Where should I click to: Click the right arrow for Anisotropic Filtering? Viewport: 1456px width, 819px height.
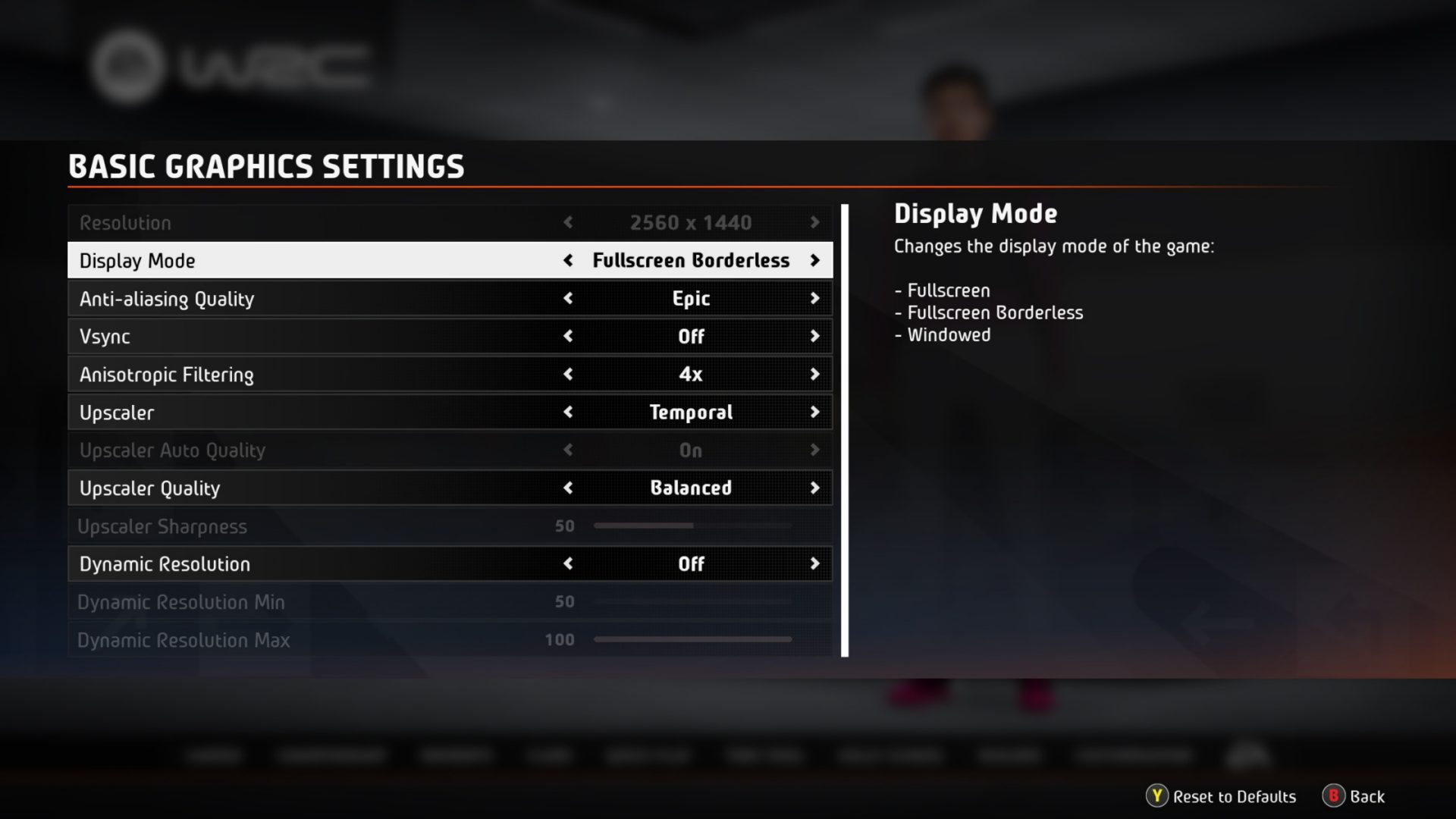(816, 374)
